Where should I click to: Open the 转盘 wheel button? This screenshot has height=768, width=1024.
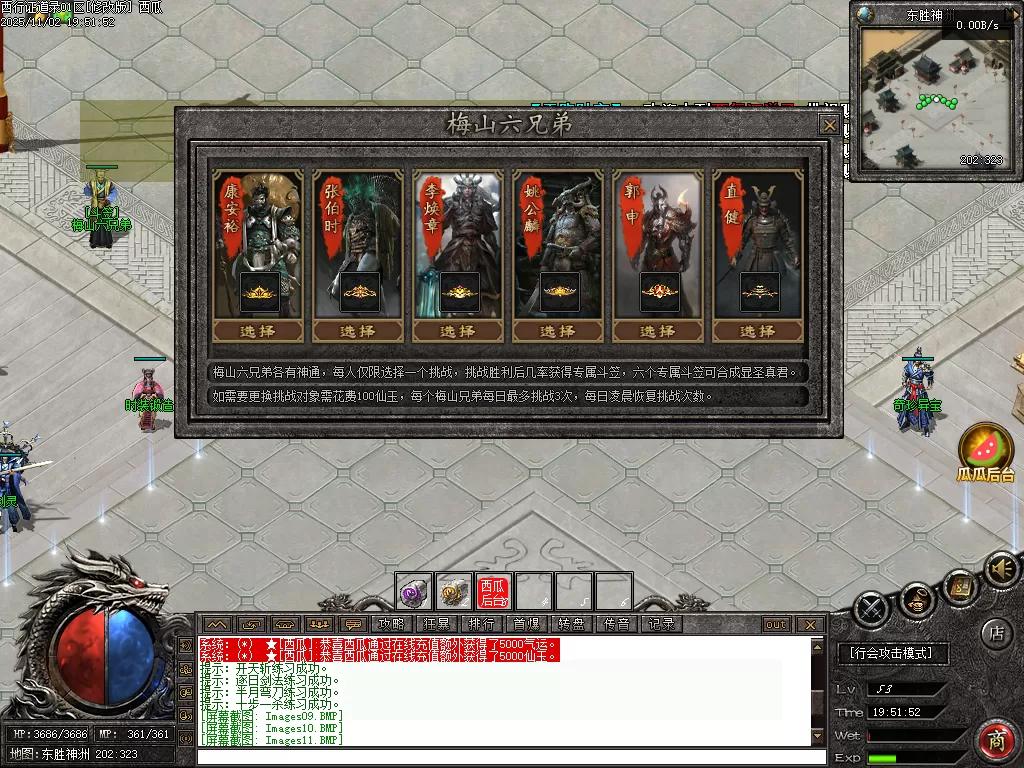tap(571, 624)
